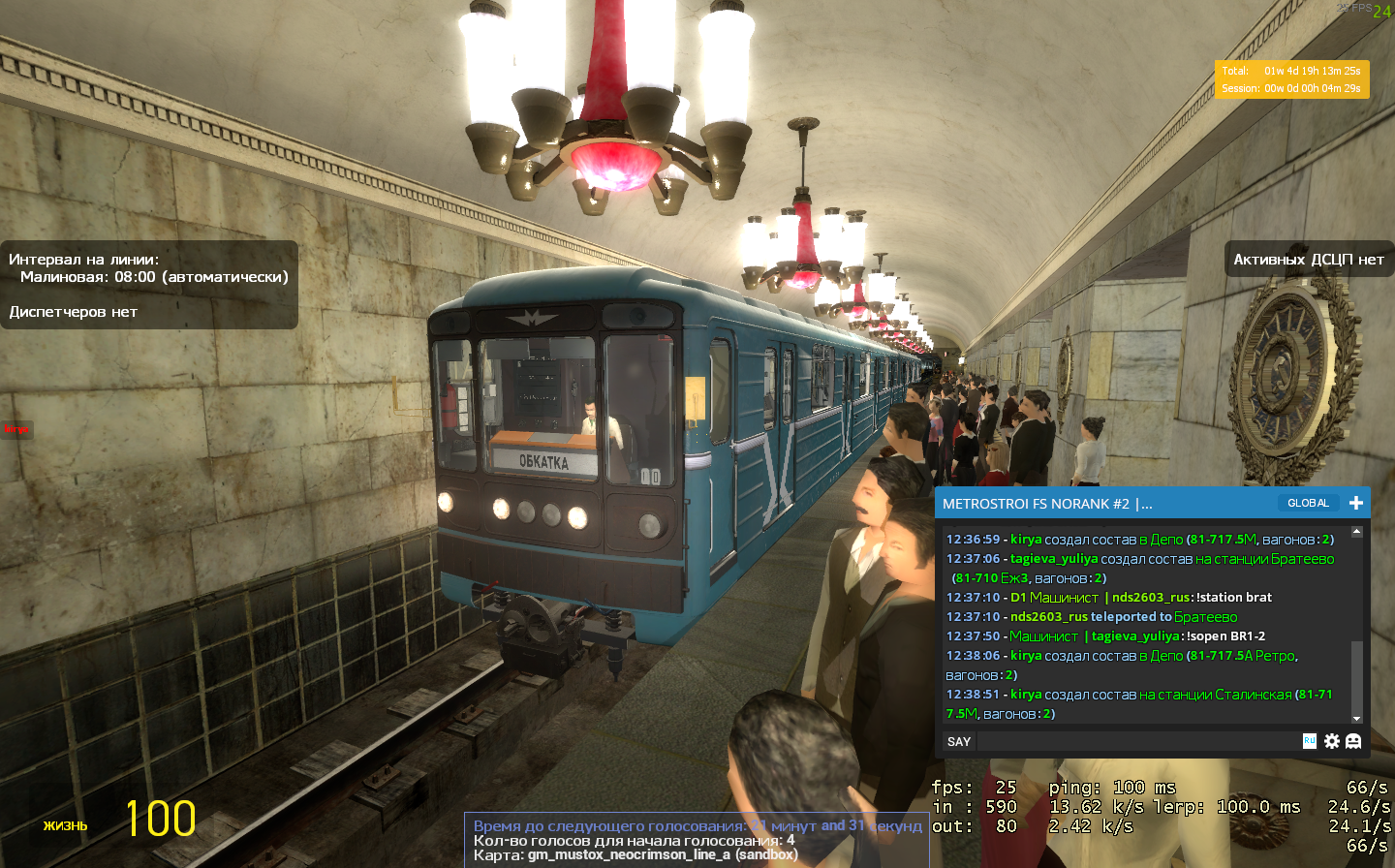1395x868 pixels.
Task: Click the SAY chat mode button
Action: pos(959,741)
